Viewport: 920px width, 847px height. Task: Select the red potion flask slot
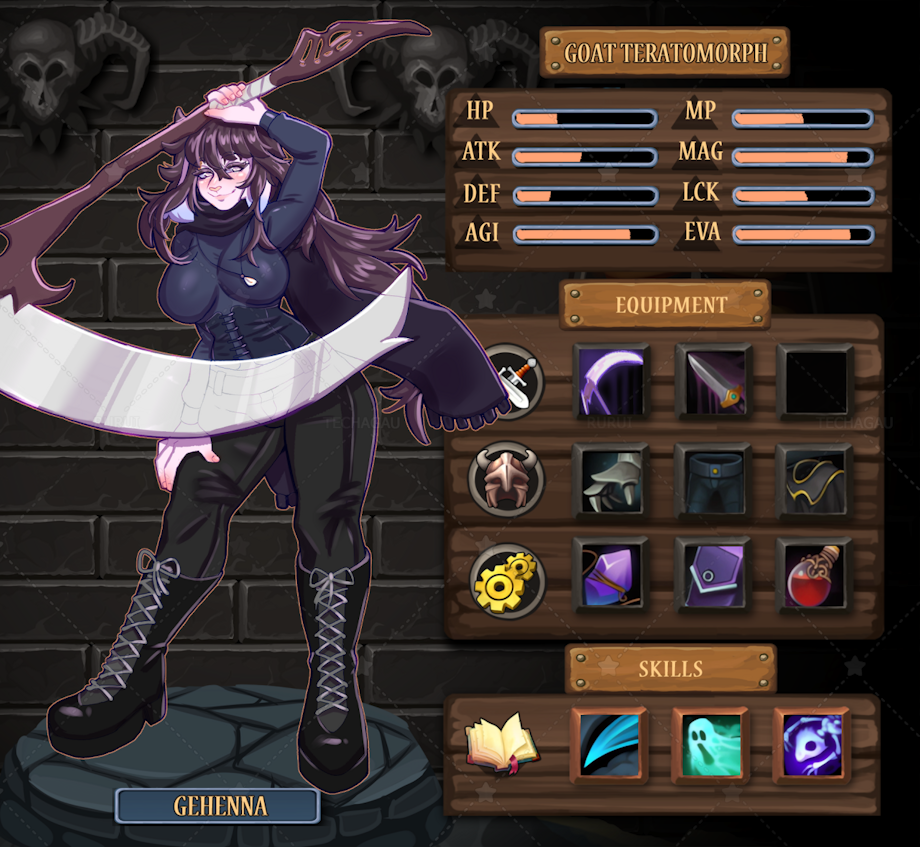[x=815, y=576]
